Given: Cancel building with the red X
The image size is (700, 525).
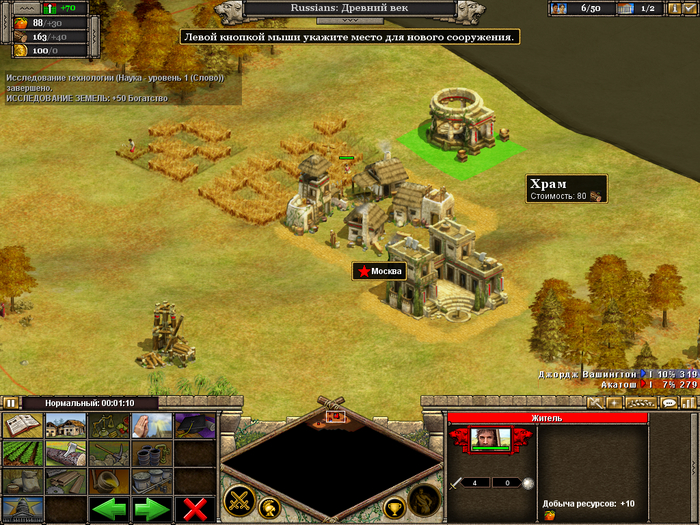Looking at the screenshot, I should point(195,508).
